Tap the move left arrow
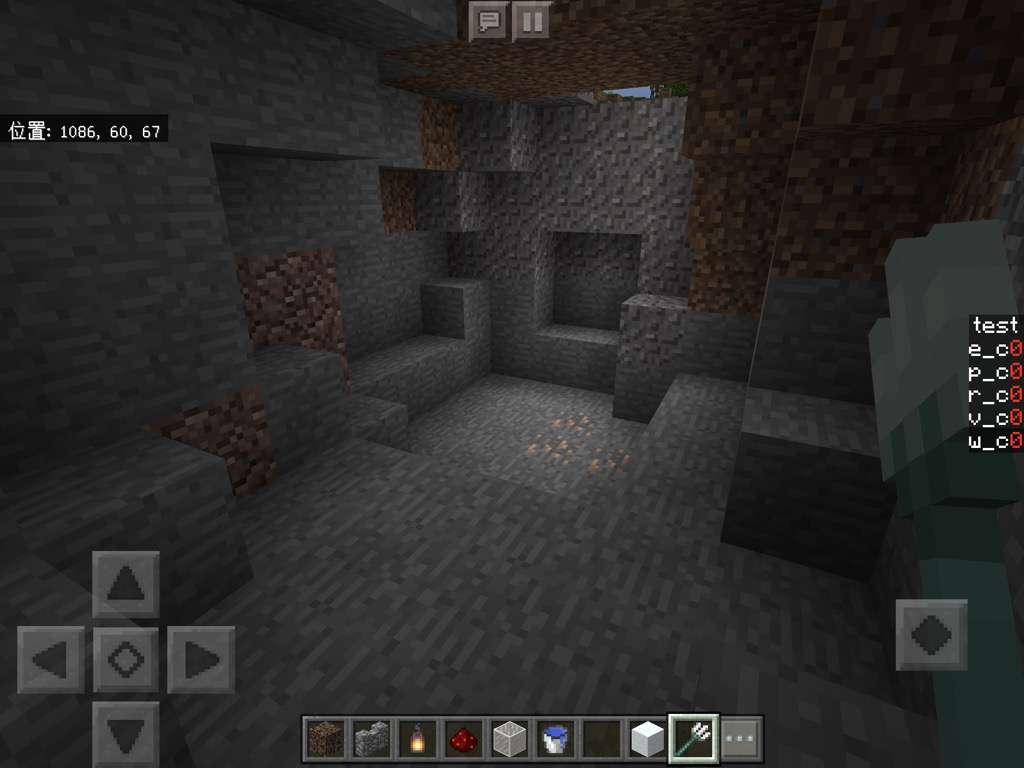 pyautogui.click(x=50, y=660)
